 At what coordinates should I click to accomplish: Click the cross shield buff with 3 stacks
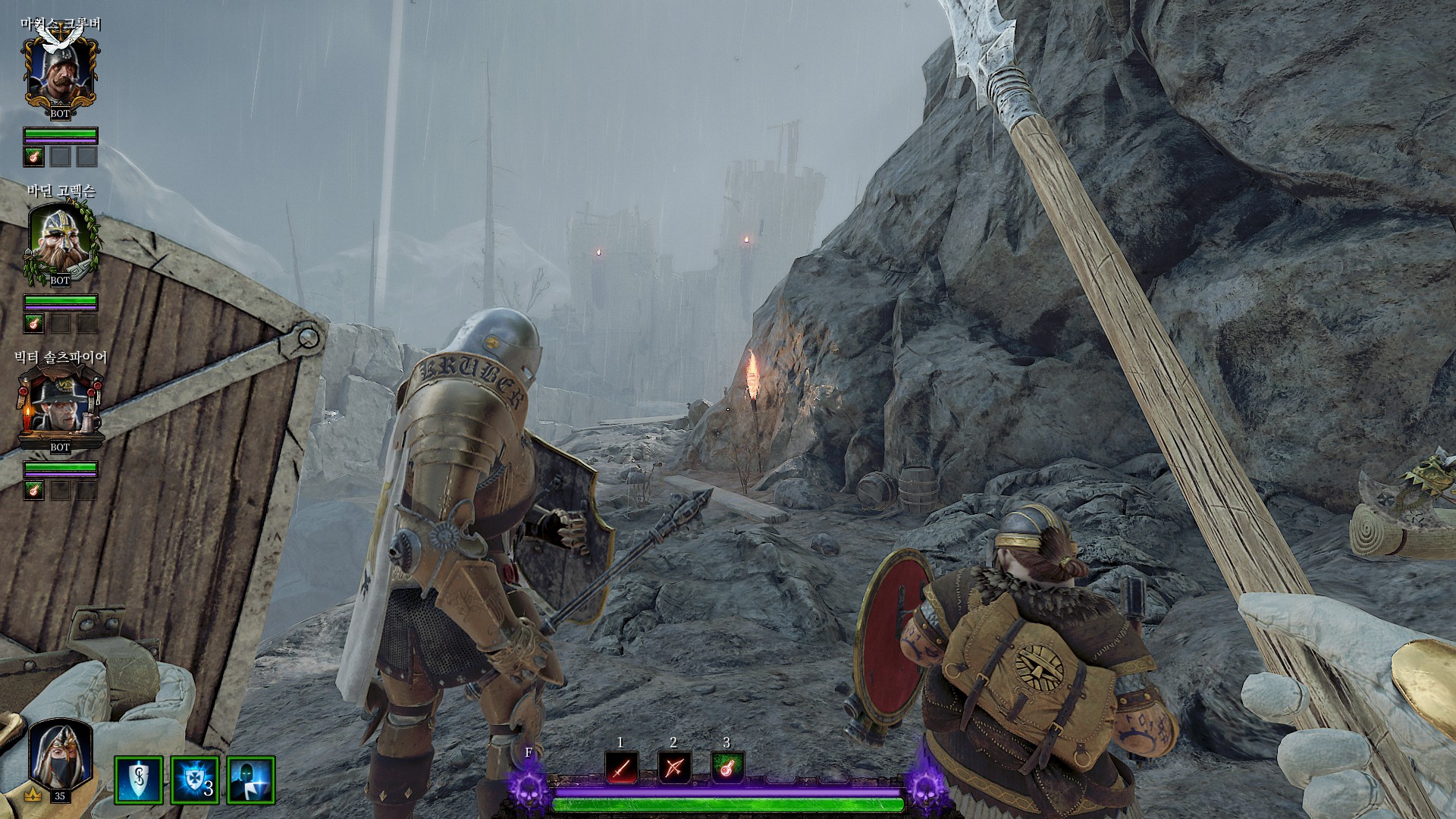195,780
